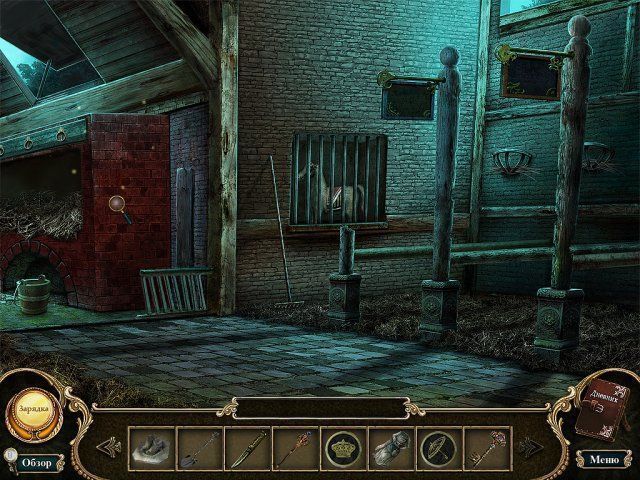Select the crown medallion in inventory
Image resolution: width=640 pixels, height=480 pixels.
coord(344,447)
